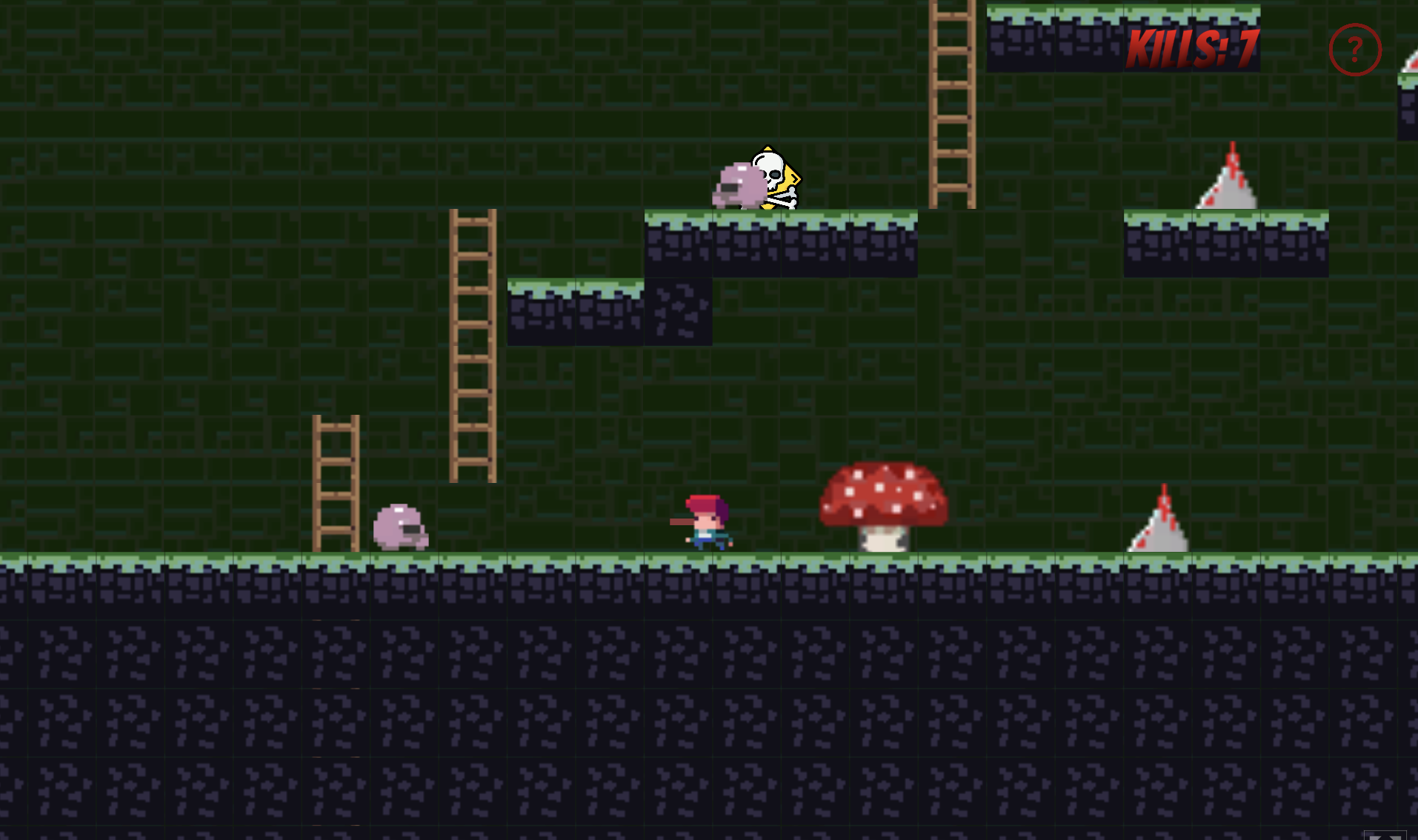Select the pink ghost enemy near the skull

(737, 184)
